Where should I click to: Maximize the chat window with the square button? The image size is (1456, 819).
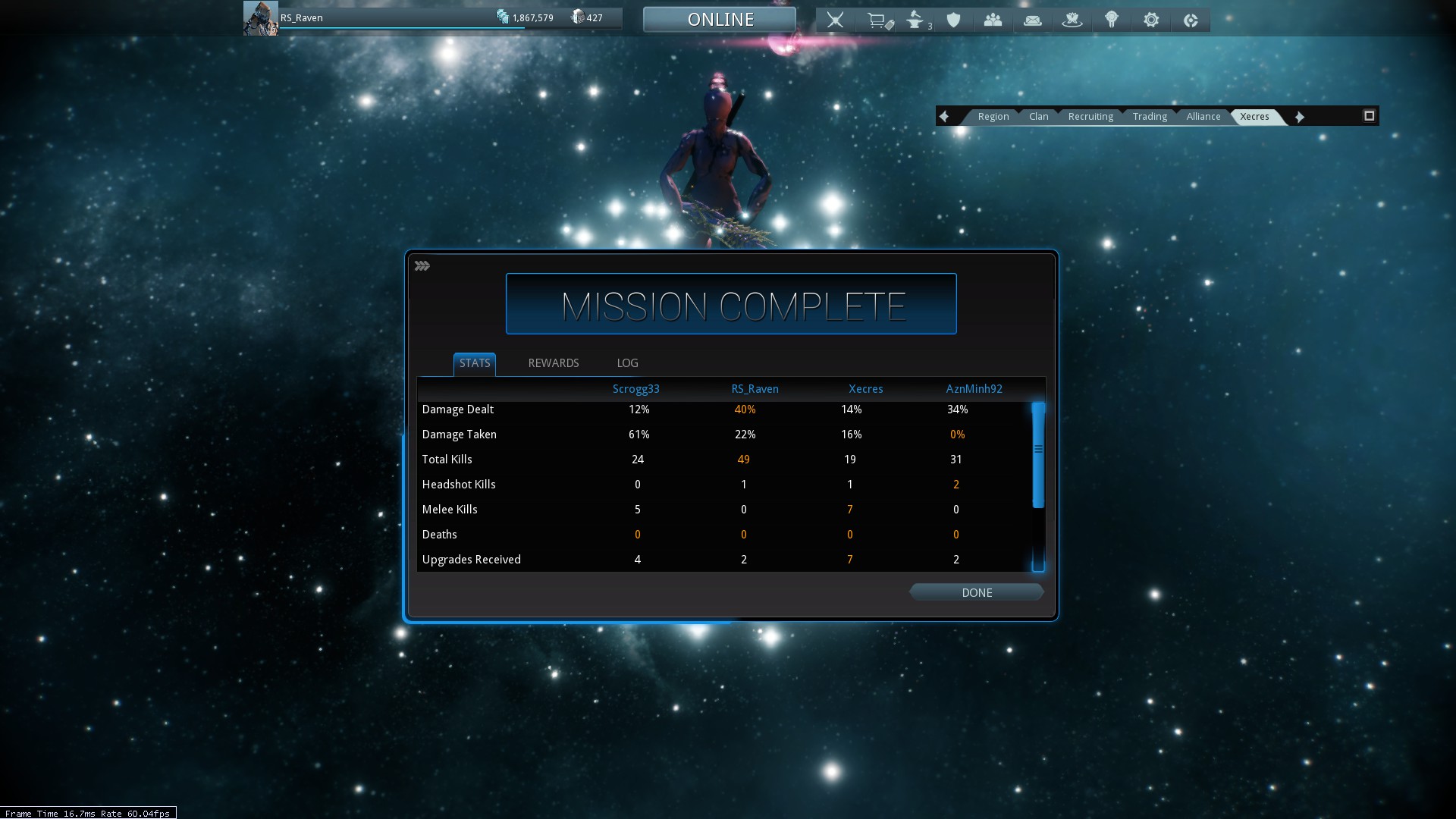pyautogui.click(x=1369, y=116)
